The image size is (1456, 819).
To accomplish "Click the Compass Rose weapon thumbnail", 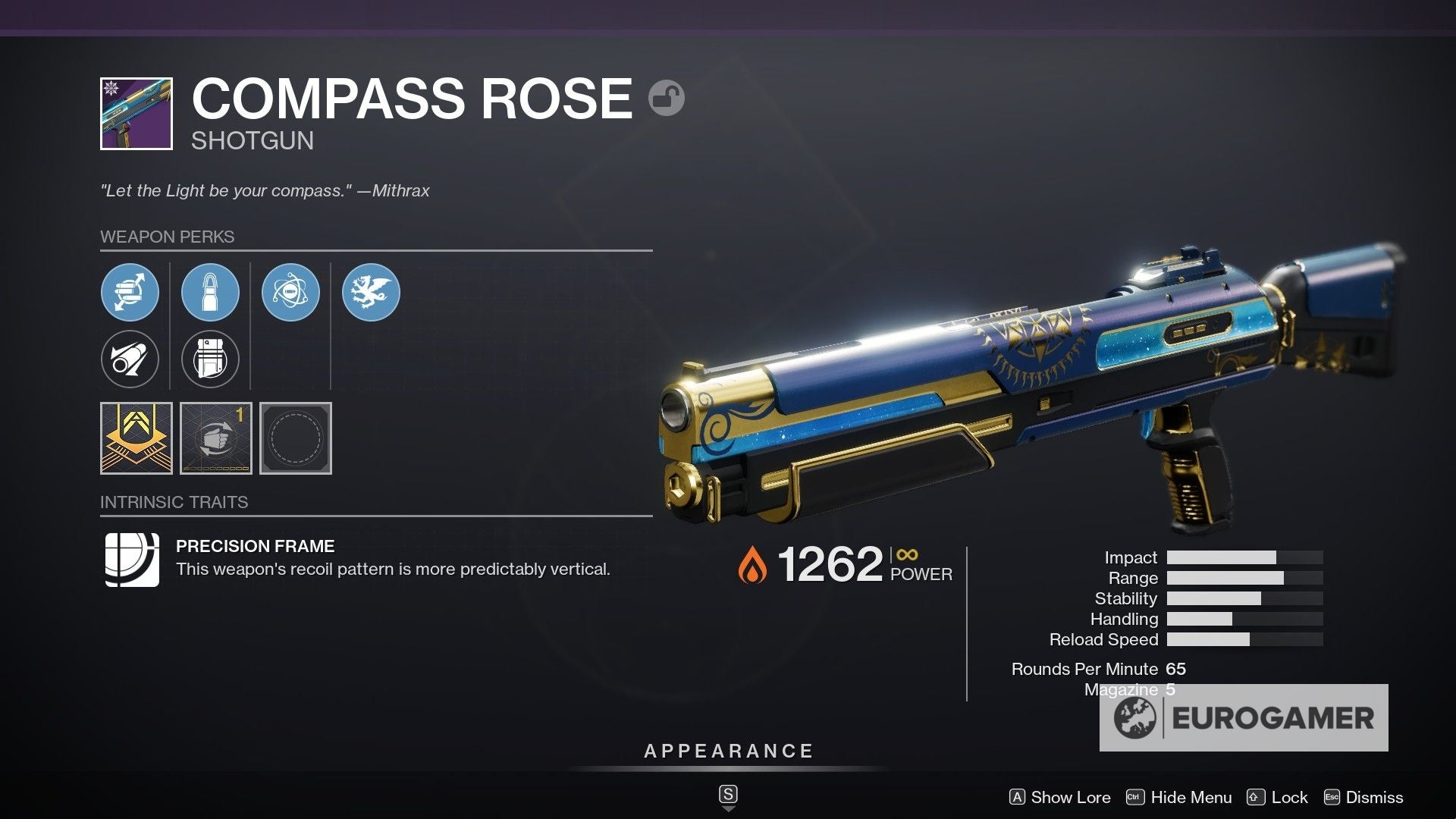I will 138,111.
